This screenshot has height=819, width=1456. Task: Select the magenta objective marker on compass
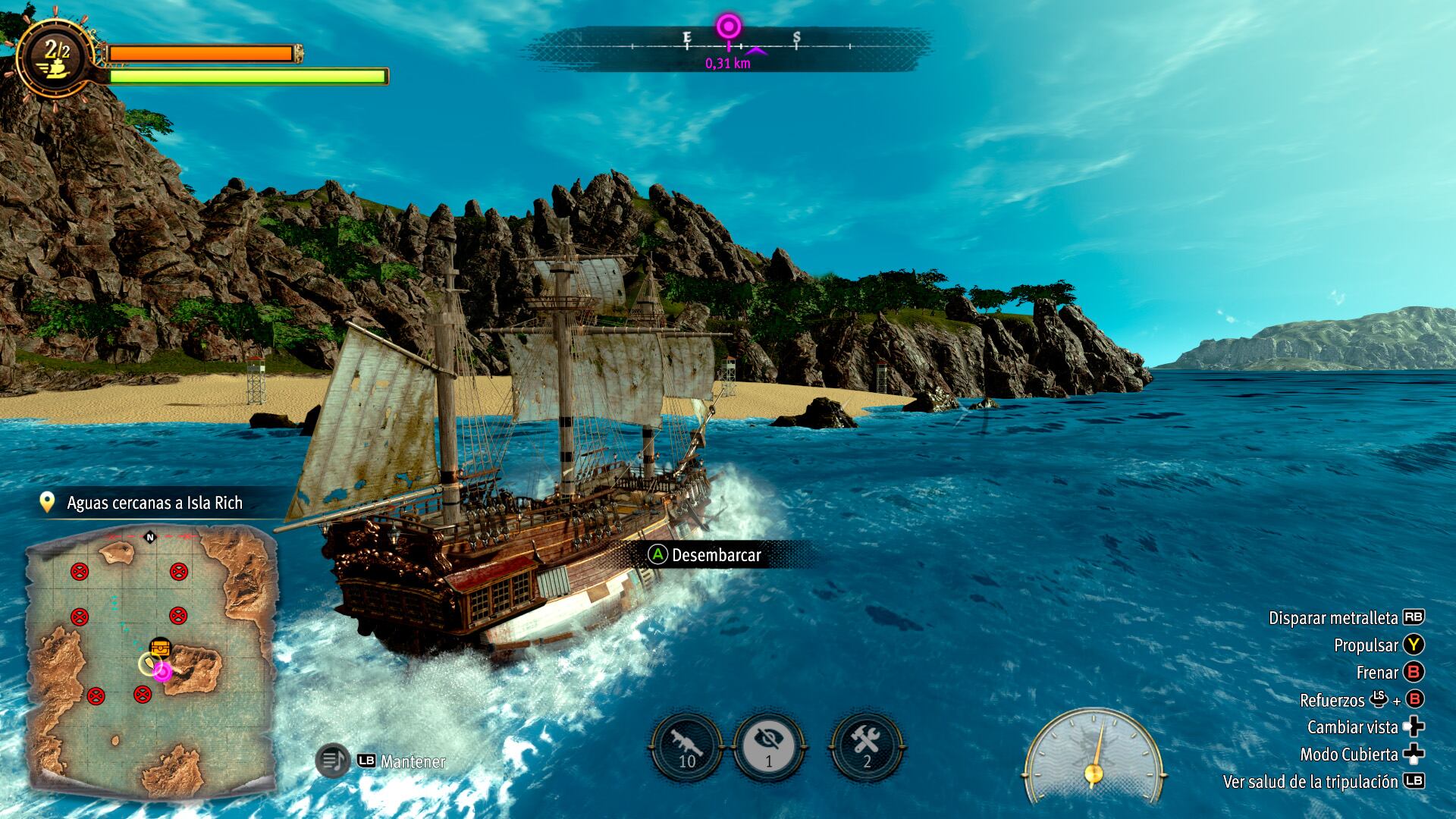pos(729,28)
